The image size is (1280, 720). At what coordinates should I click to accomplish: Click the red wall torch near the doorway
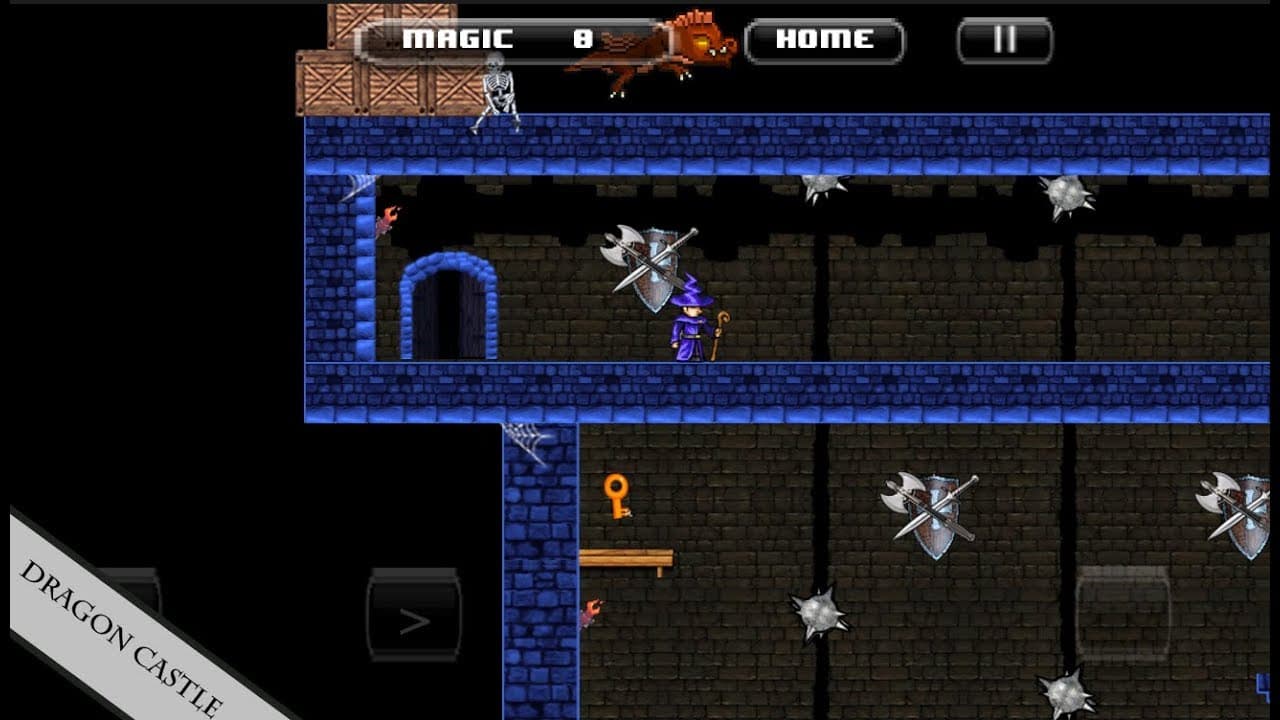[x=390, y=218]
